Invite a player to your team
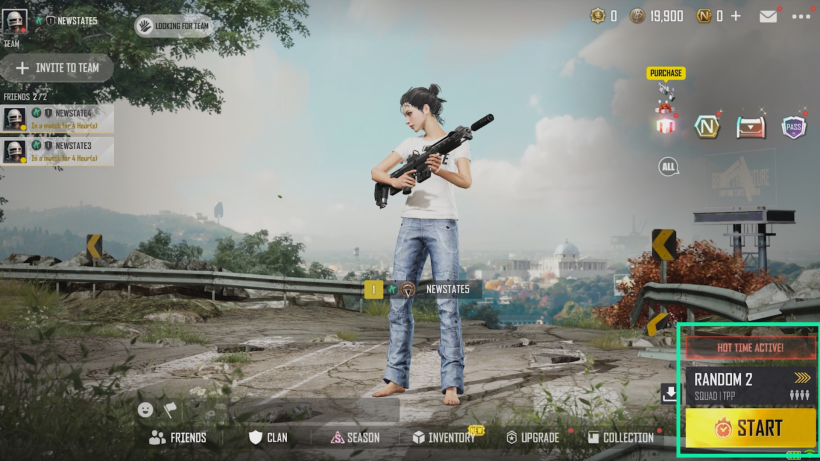 [58, 68]
